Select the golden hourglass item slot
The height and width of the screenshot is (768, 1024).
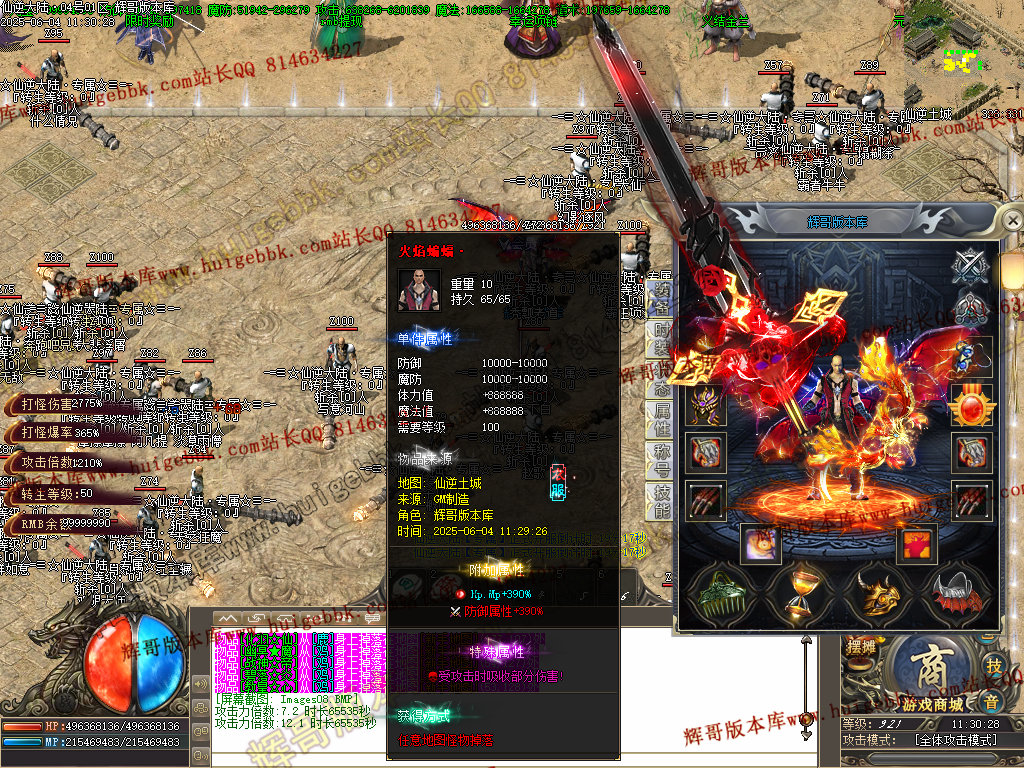point(801,595)
